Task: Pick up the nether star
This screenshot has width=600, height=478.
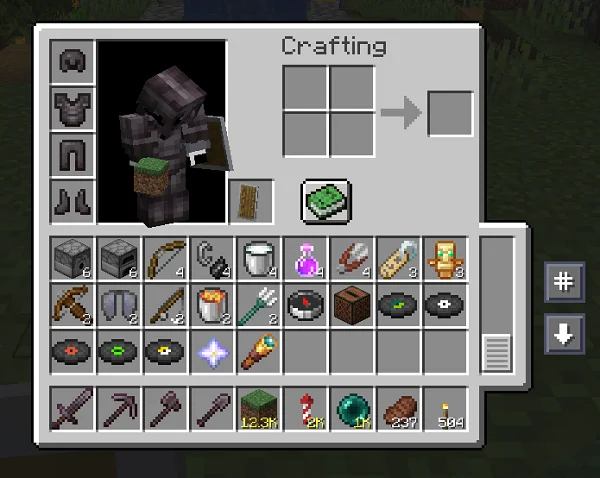Action: 212,351
